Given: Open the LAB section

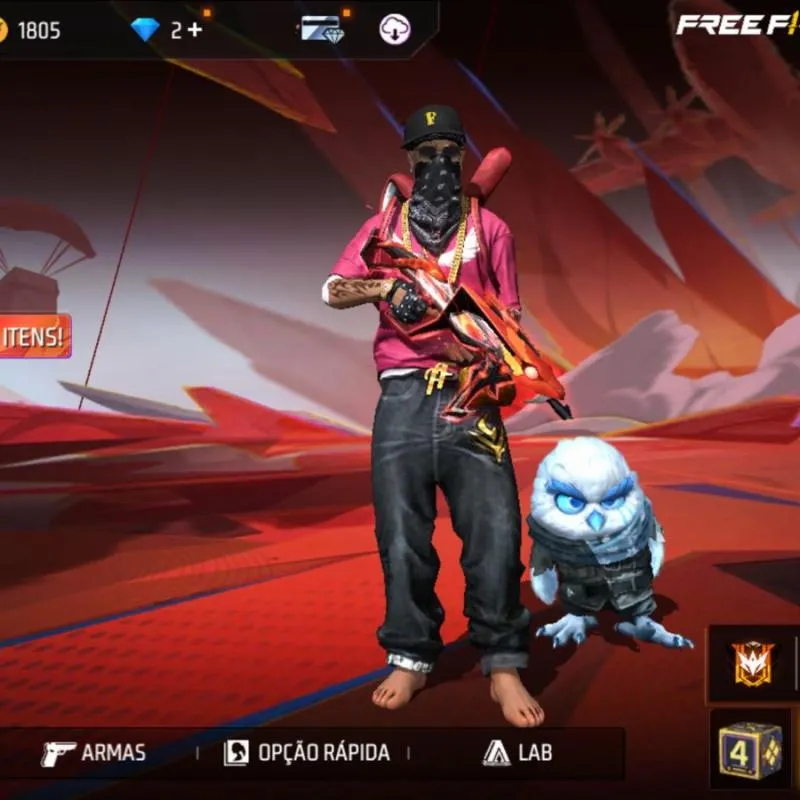Looking at the screenshot, I should (x=517, y=753).
